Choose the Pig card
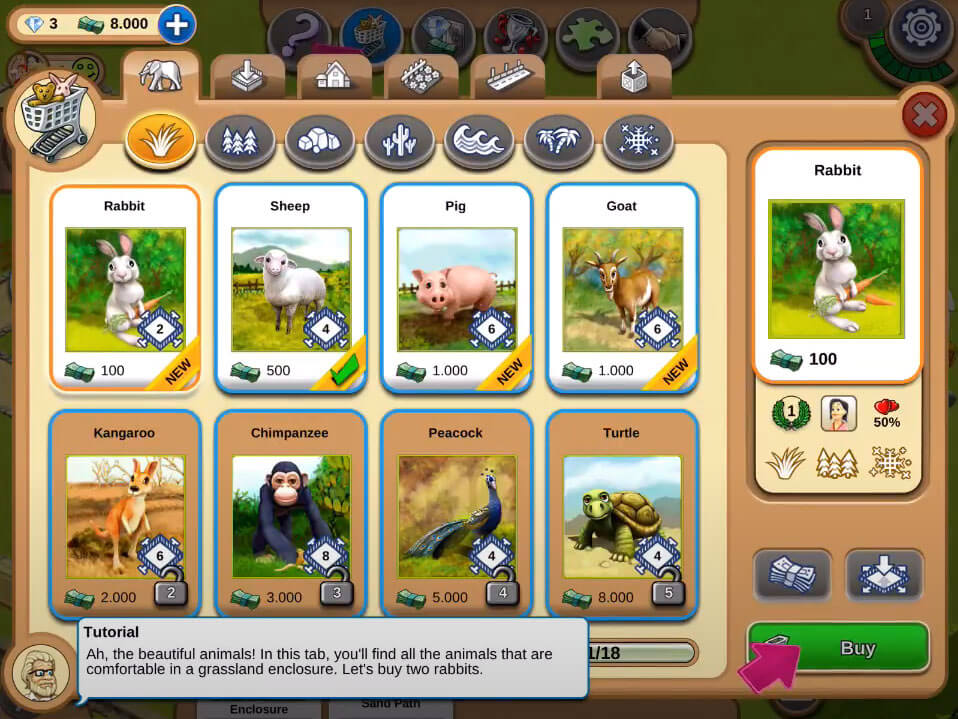 pos(456,287)
